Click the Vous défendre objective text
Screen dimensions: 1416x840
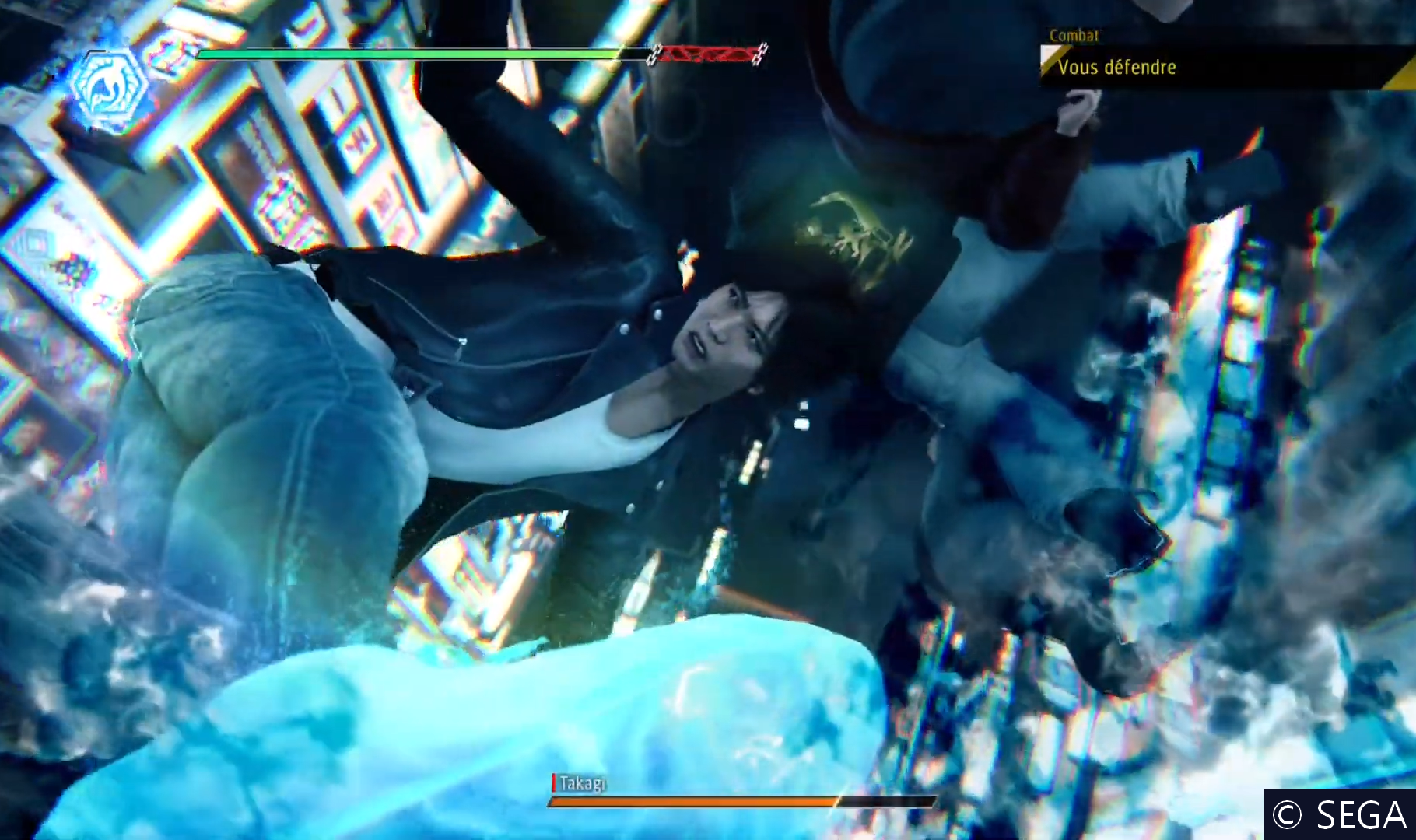(1116, 68)
